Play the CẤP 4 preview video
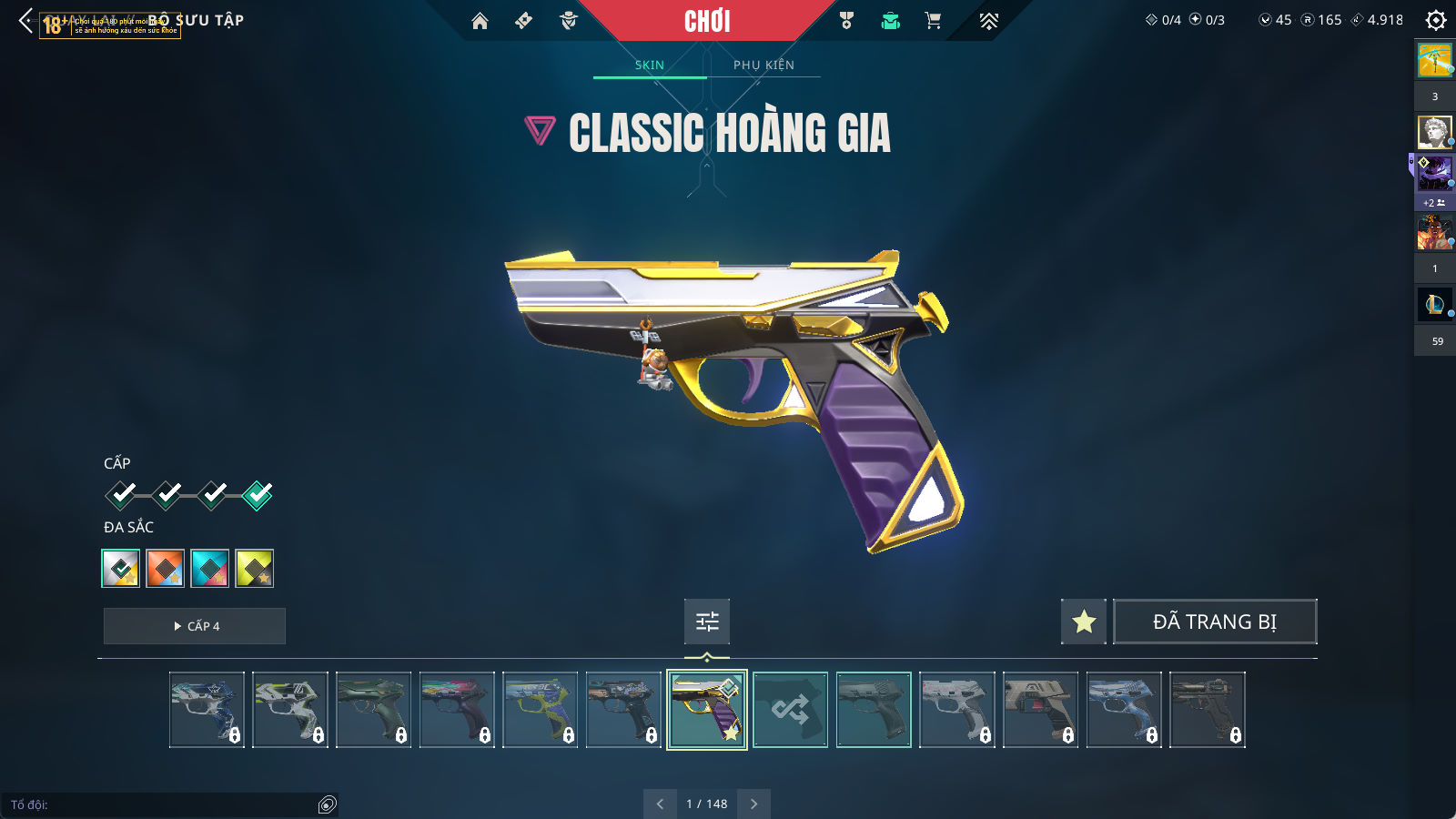This screenshot has width=1456, height=819. pyautogui.click(x=195, y=626)
